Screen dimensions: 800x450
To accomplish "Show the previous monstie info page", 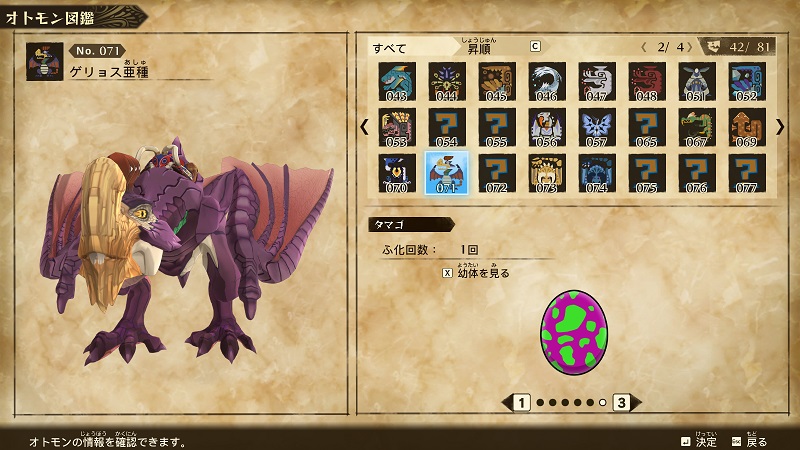I will coord(520,403).
